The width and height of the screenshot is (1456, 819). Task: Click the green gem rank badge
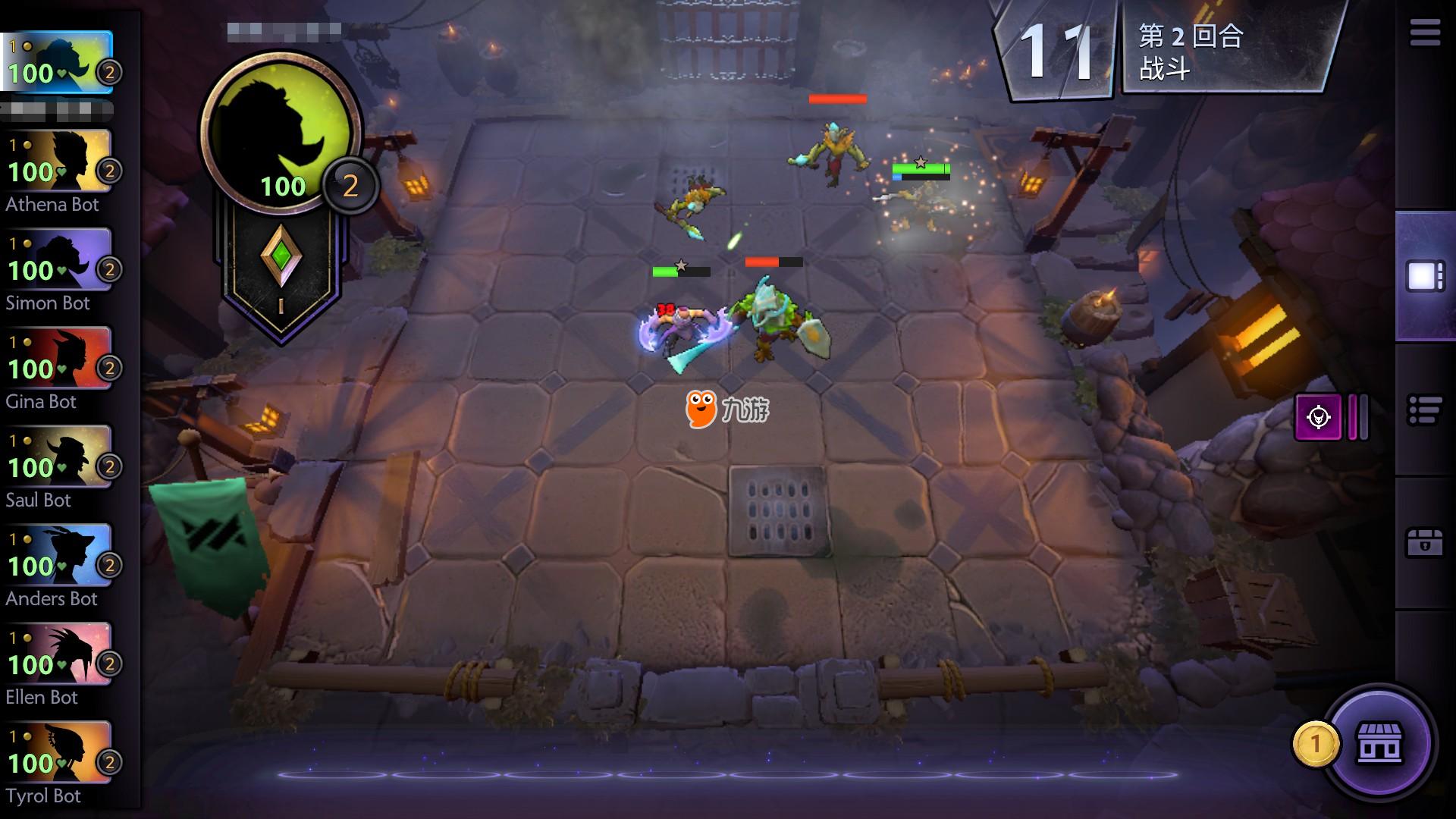(281, 258)
